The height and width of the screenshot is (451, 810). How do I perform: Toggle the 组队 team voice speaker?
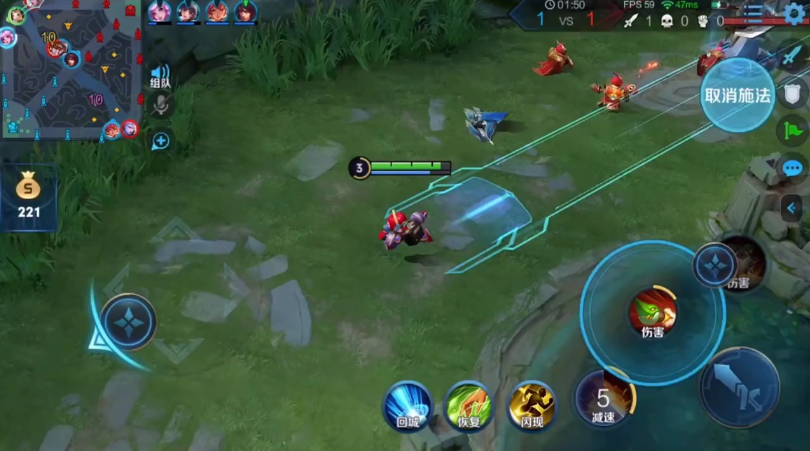coord(160,75)
